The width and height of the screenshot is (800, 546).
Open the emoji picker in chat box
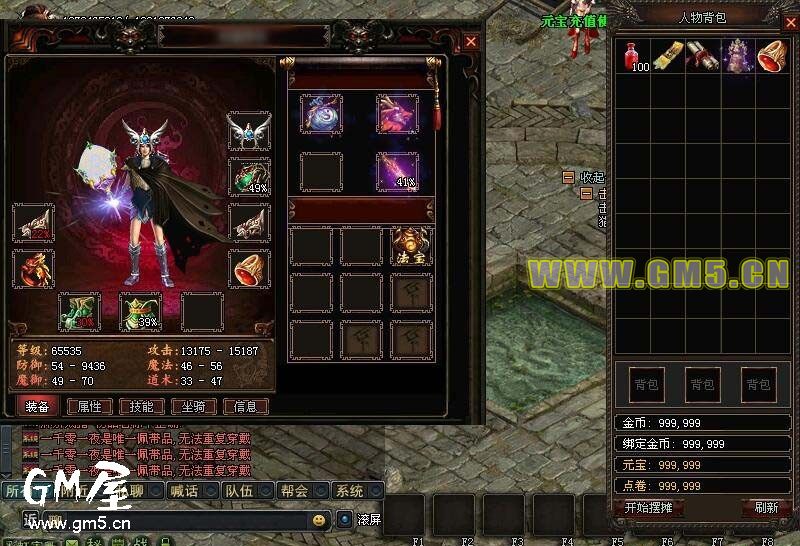coord(319,520)
